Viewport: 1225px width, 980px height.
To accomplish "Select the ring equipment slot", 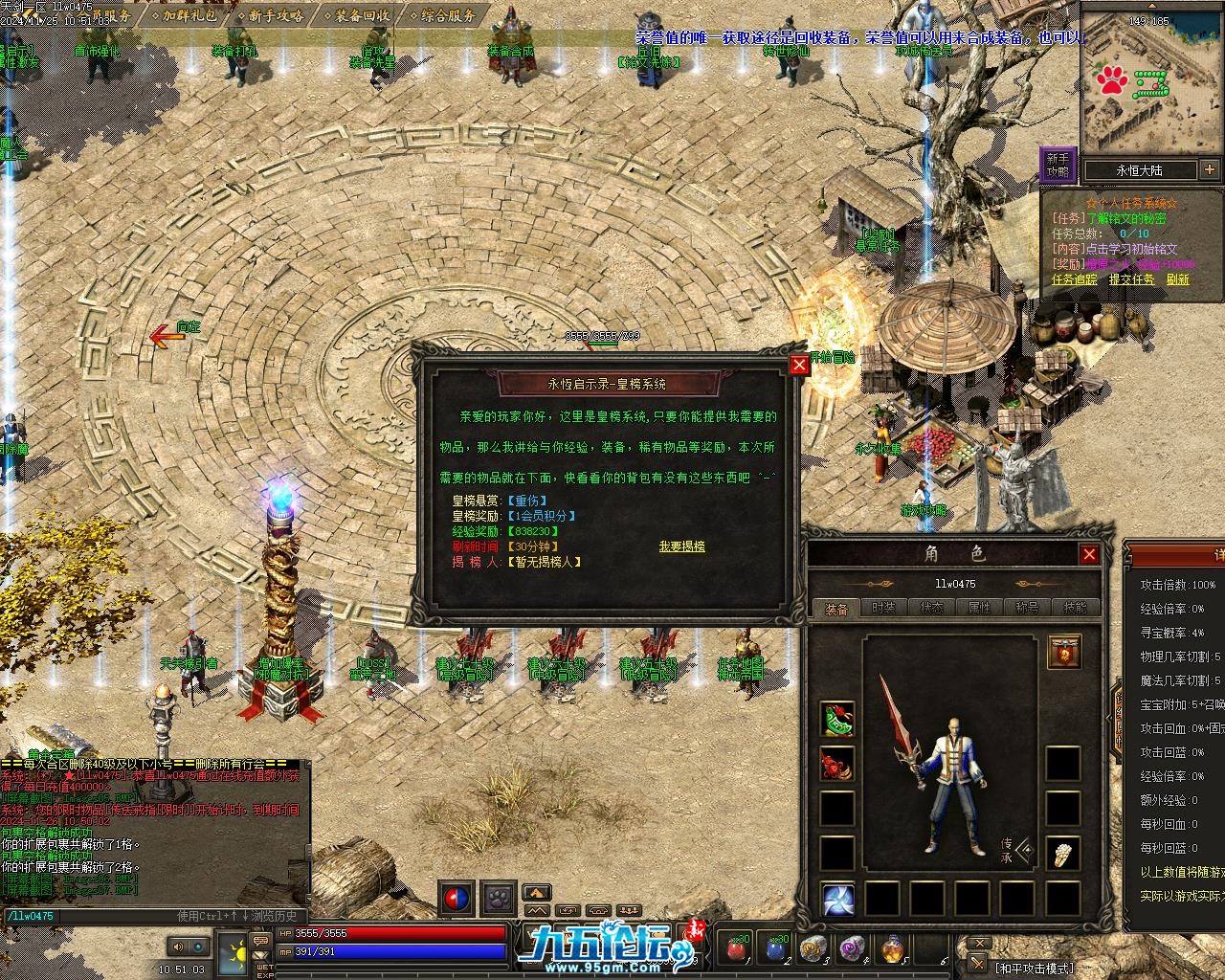I will pyautogui.click(x=837, y=764).
